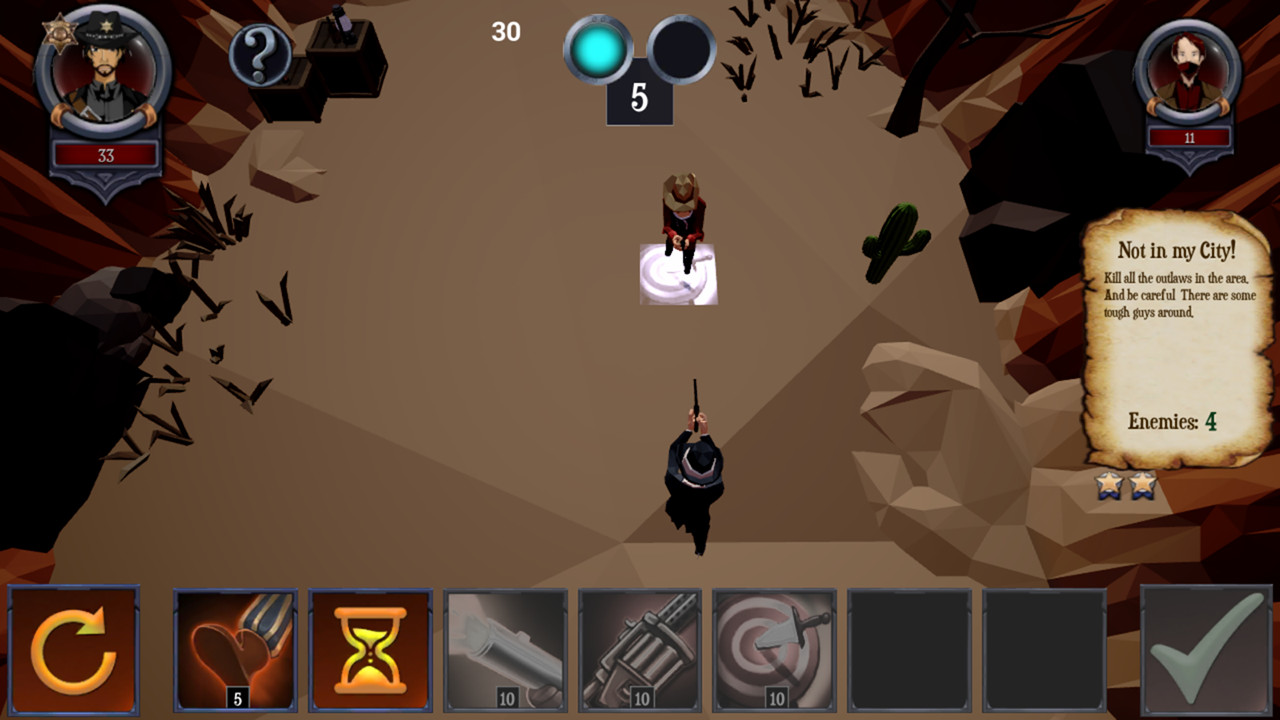
Task: Choose the dagger-on-target accuracy card
Action: pos(774,651)
